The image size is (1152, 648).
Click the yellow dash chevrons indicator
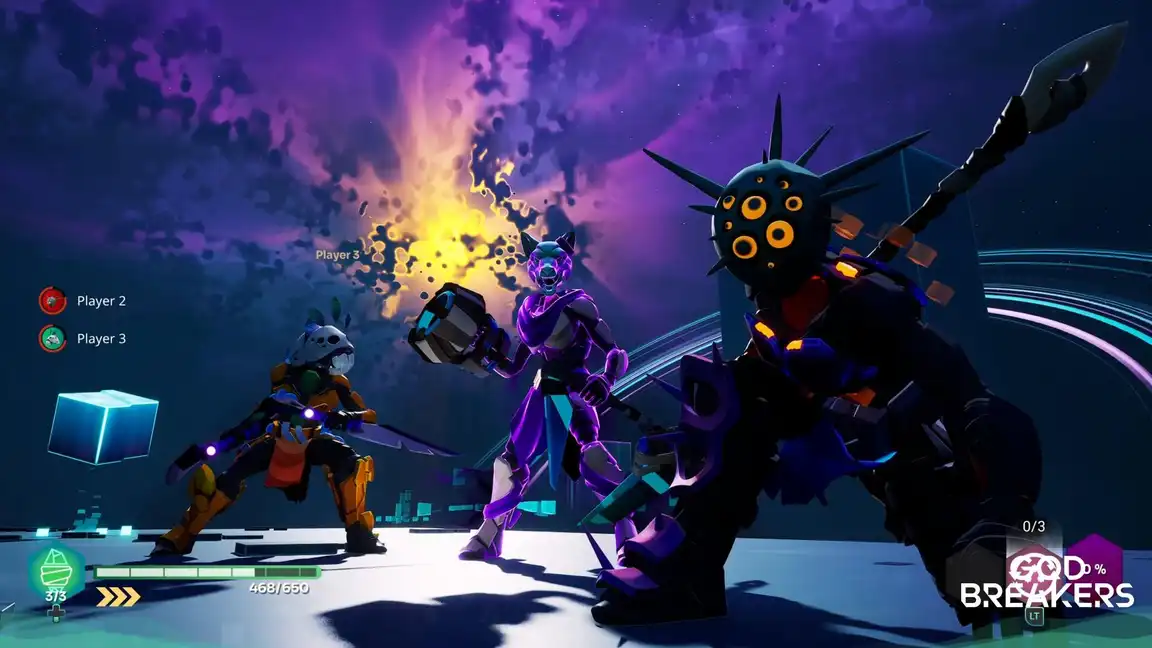coord(118,597)
